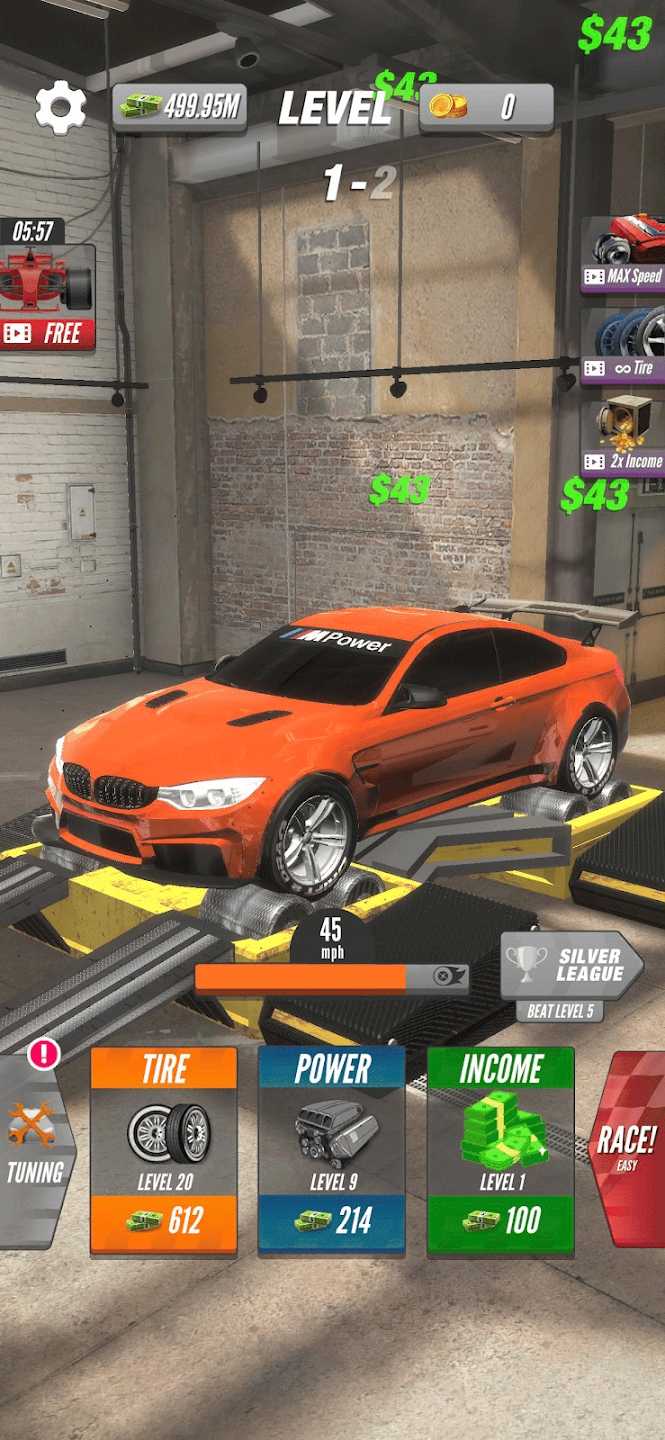Activate the infinite Tire video boost

pos(625,346)
